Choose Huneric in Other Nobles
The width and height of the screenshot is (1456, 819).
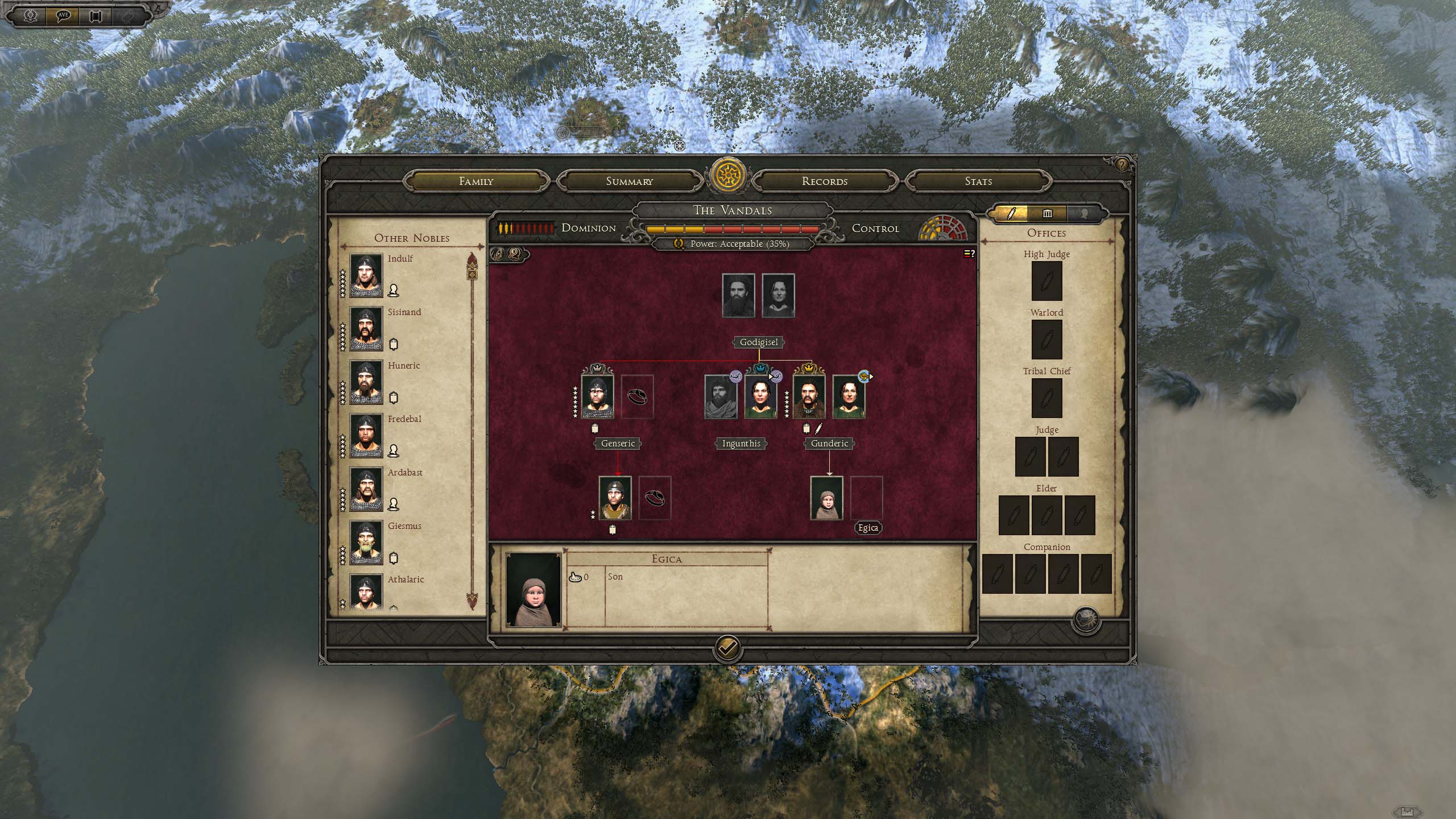coord(366,382)
